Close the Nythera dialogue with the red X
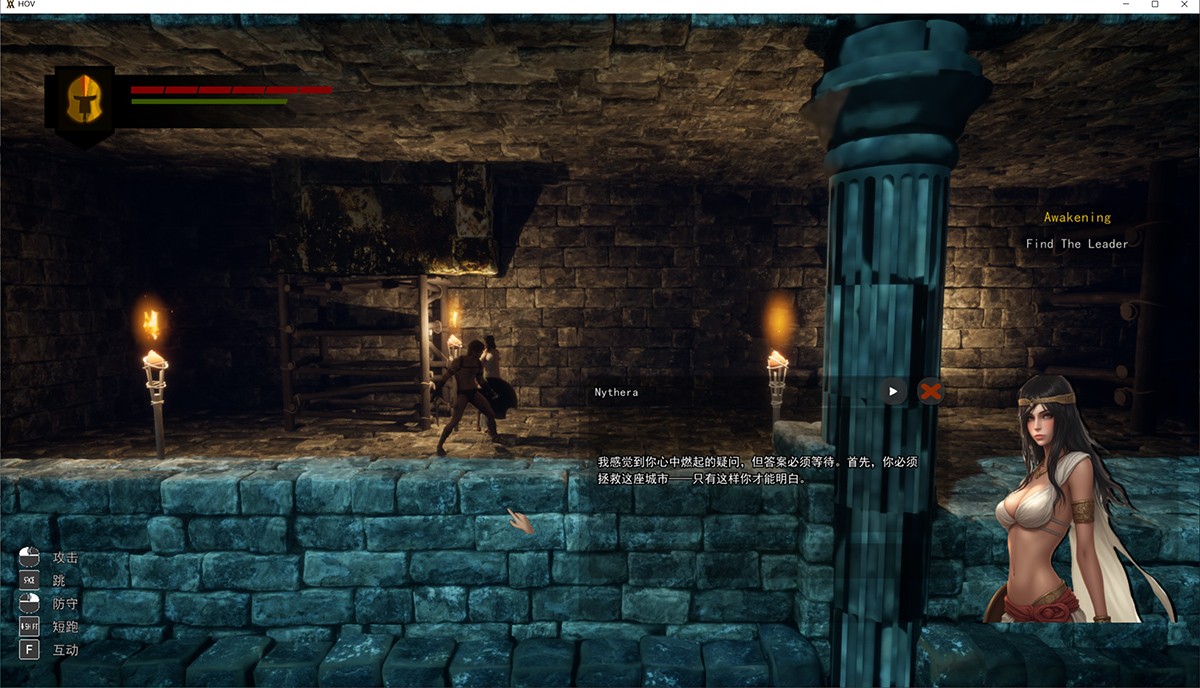Image resolution: width=1200 pixels, height=688 pixels. pyautogui.click(x=931, y=391)
